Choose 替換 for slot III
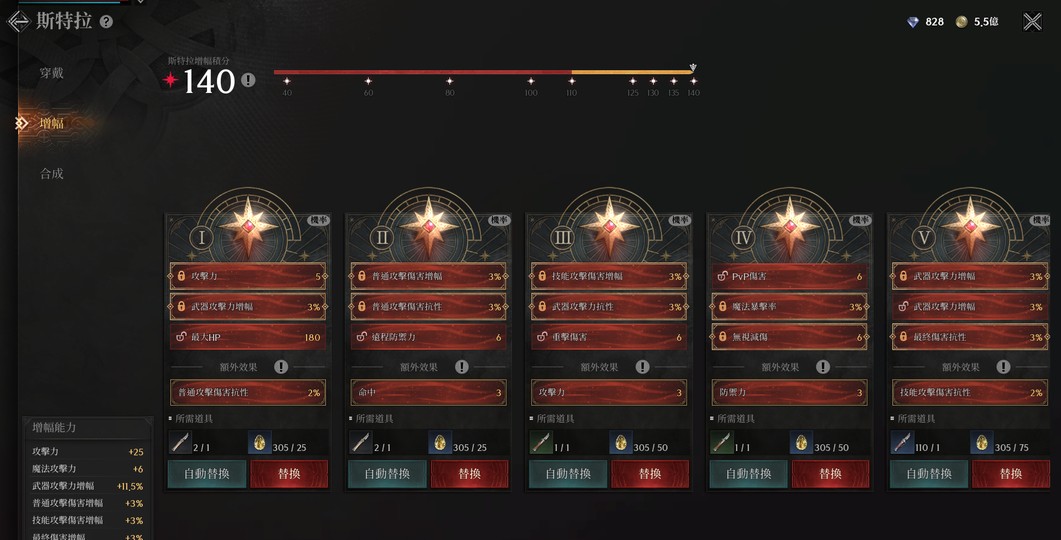1061x540 pixels. click(650, 473)
